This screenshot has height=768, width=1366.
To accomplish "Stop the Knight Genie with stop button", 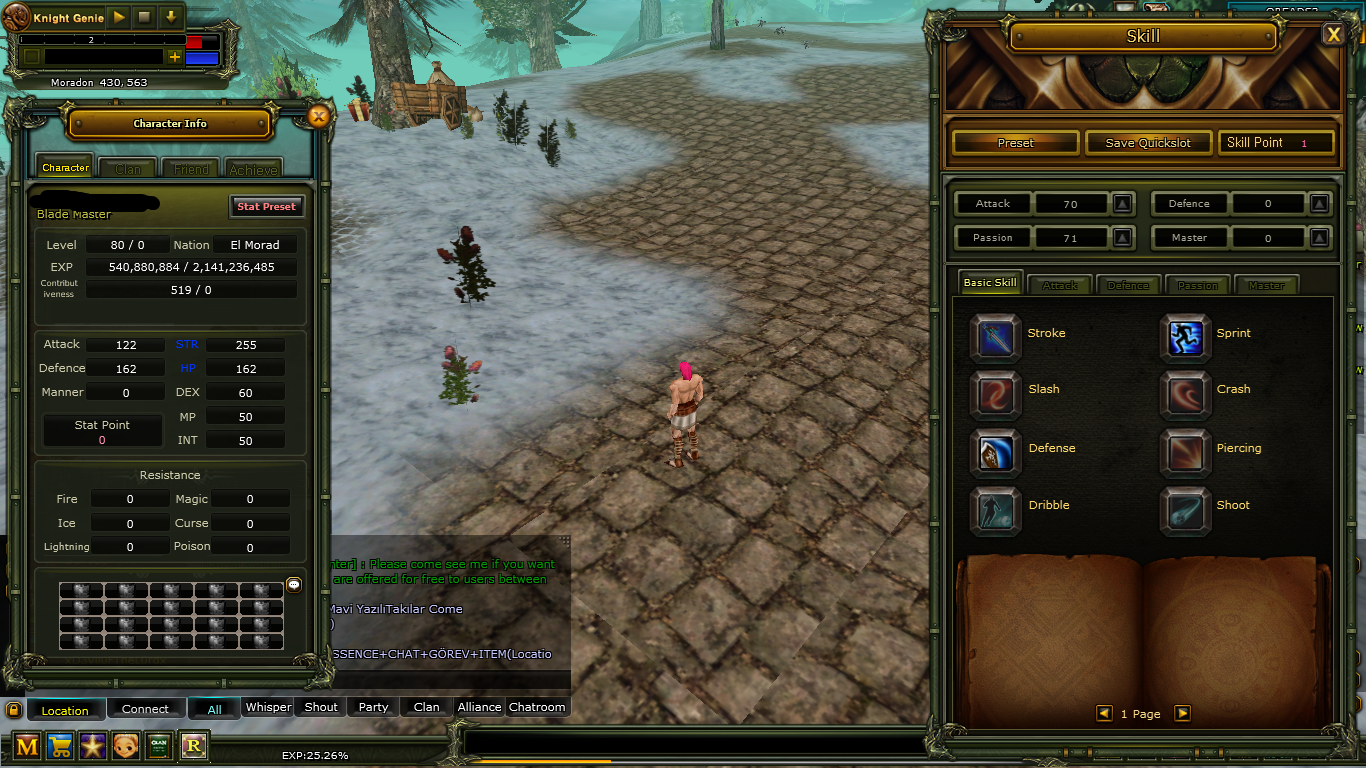I will coord(144,17).
